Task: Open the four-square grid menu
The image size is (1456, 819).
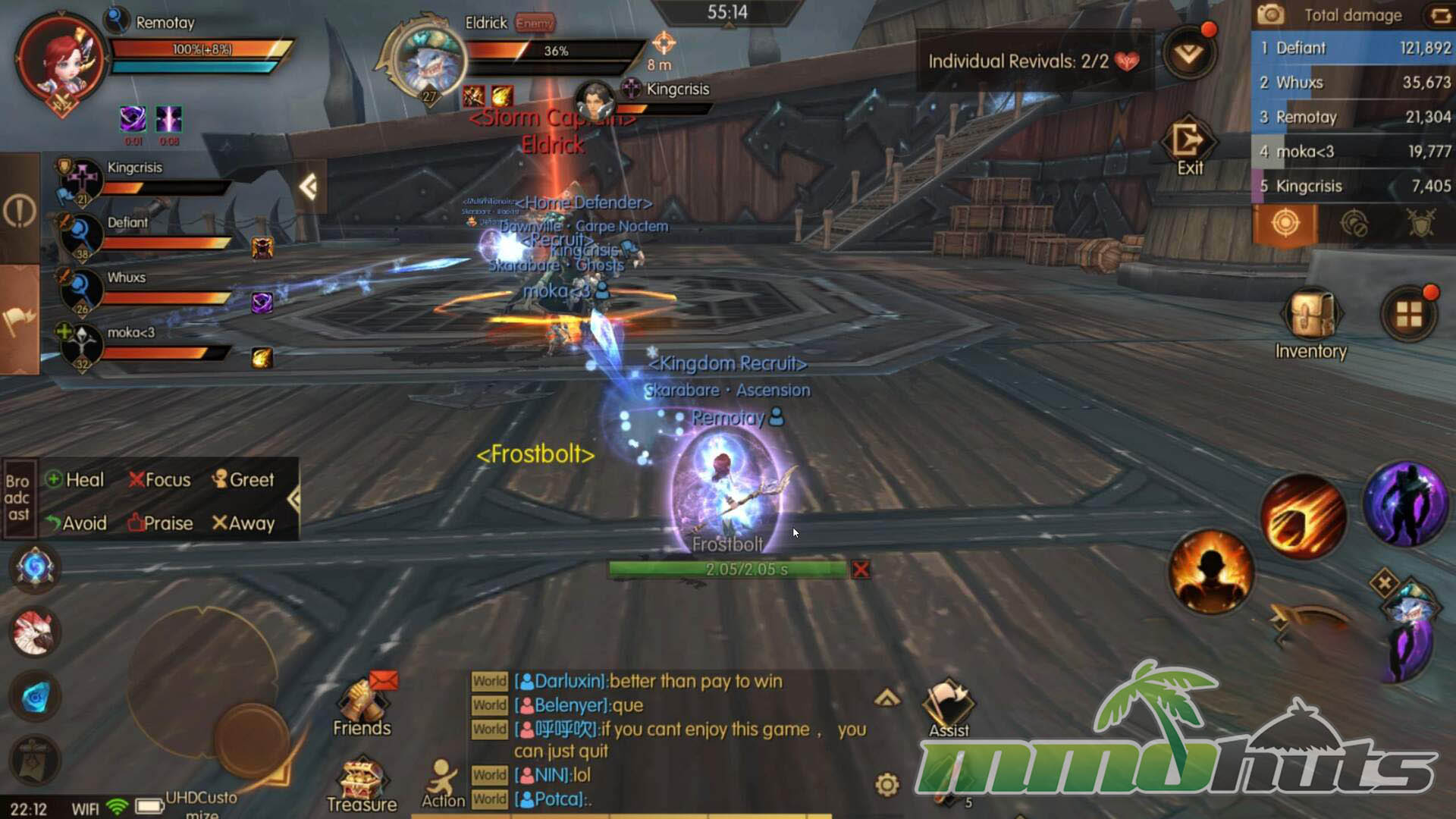Action: pos(1409,314)
